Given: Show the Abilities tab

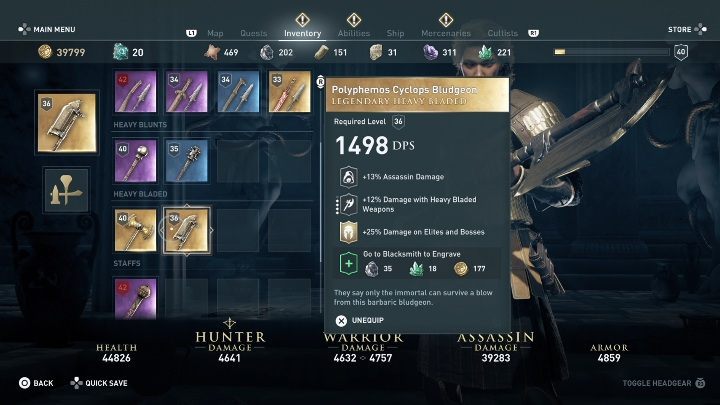Looking at the screenshot, I should [353, 32].
